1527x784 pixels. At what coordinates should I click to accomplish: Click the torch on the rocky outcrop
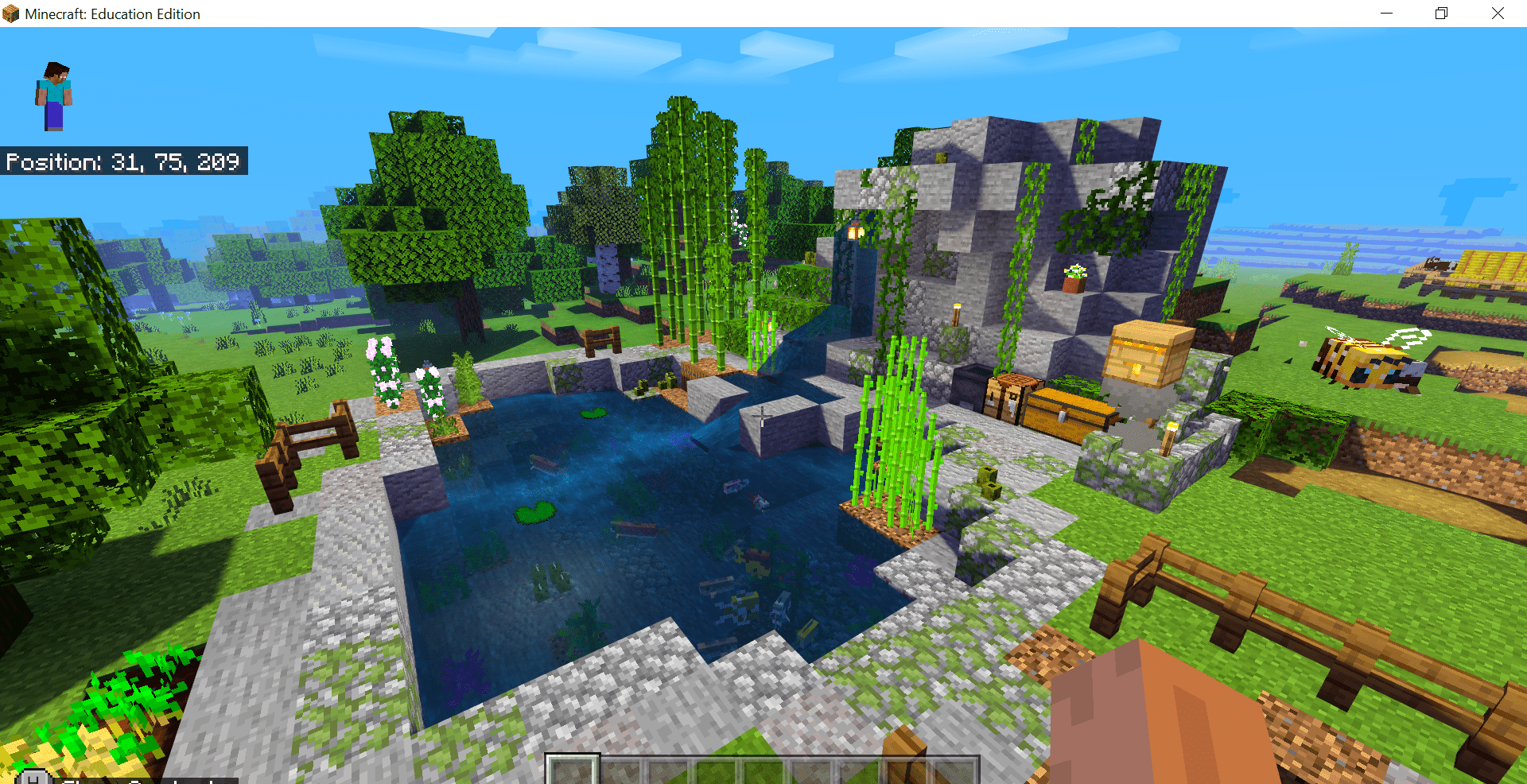pyautogui.click(x=956, y=315)
